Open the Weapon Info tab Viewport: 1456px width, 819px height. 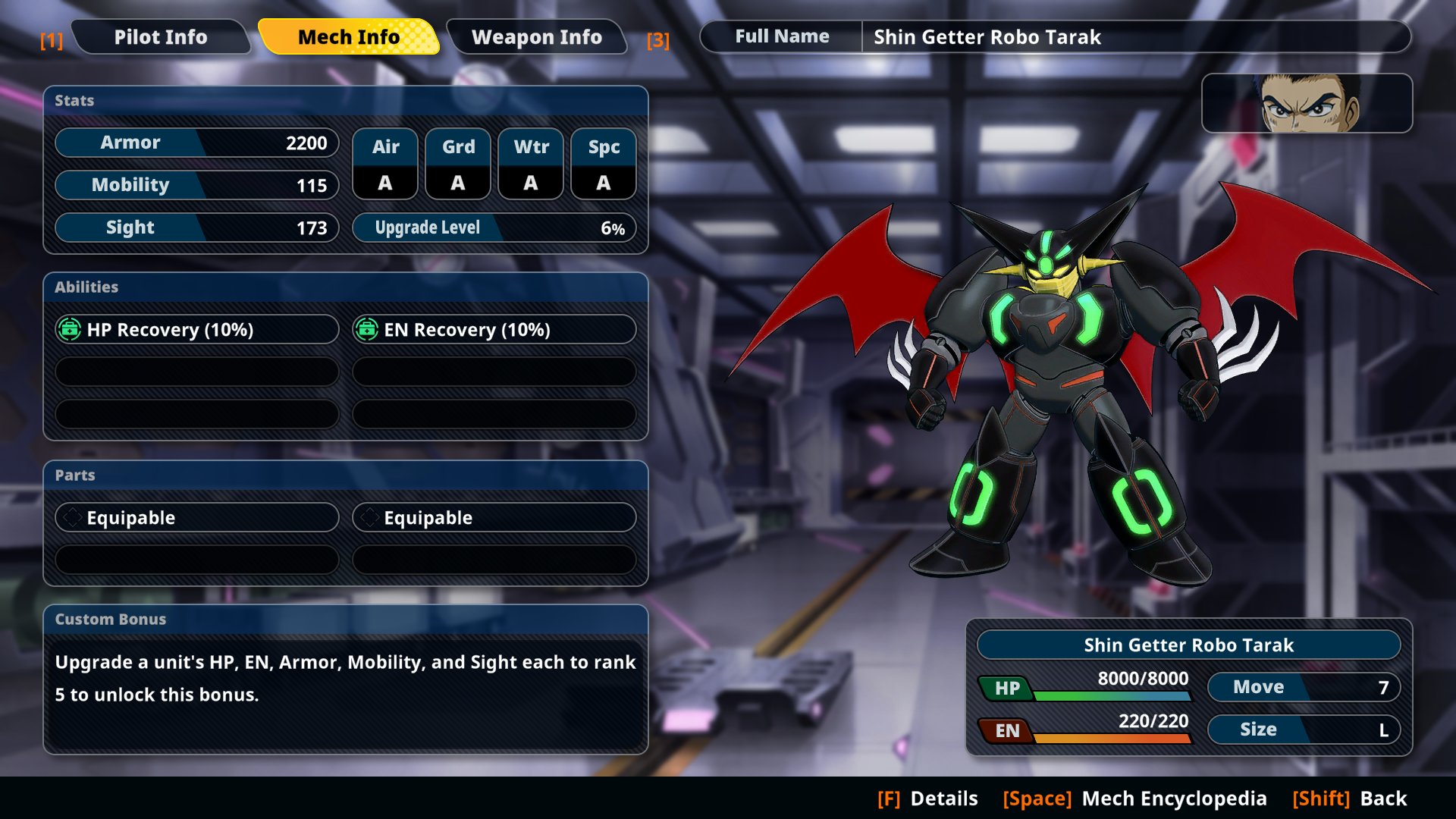[x=536, y=37]
